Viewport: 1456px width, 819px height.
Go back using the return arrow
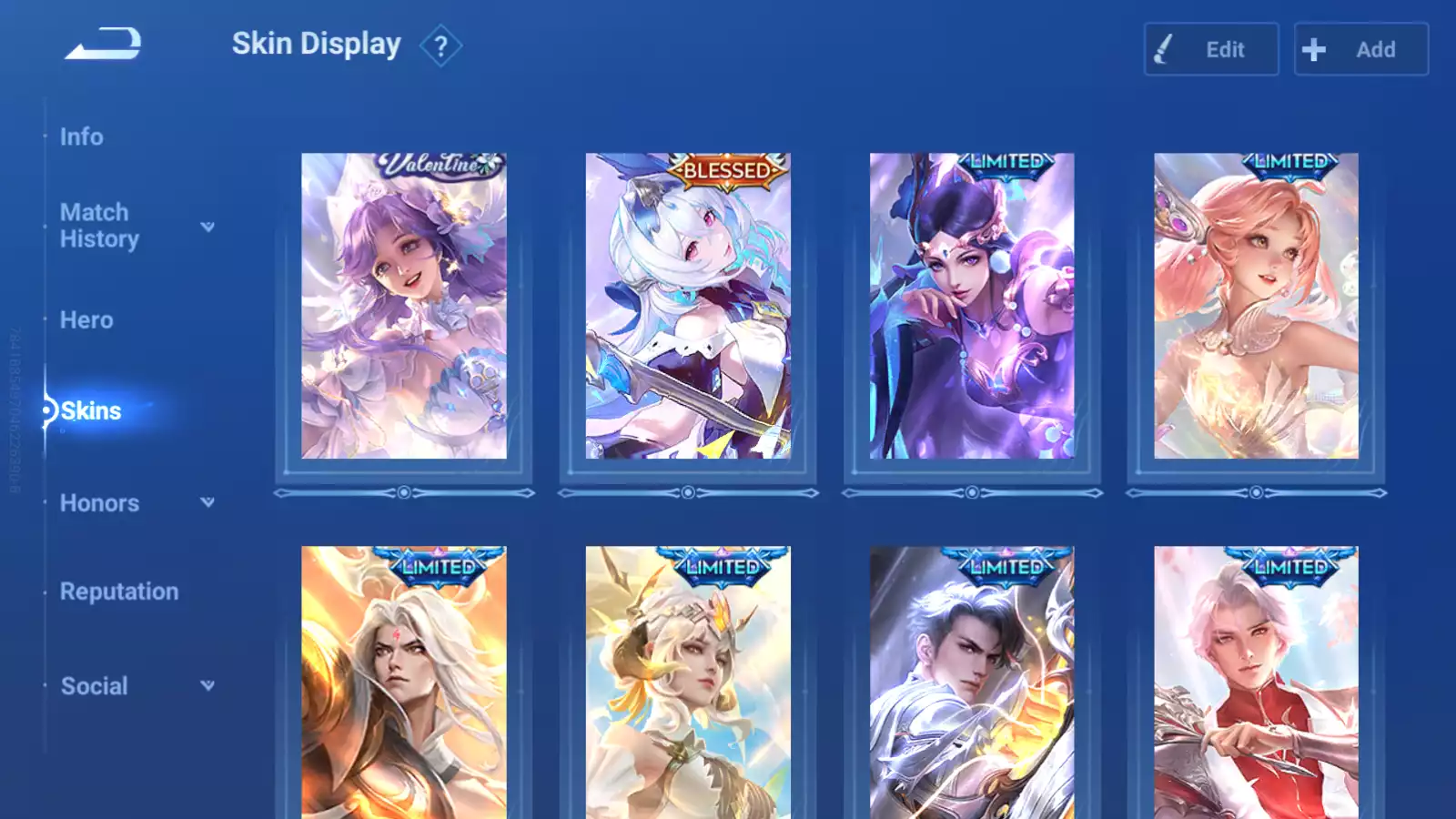[103, 44]
